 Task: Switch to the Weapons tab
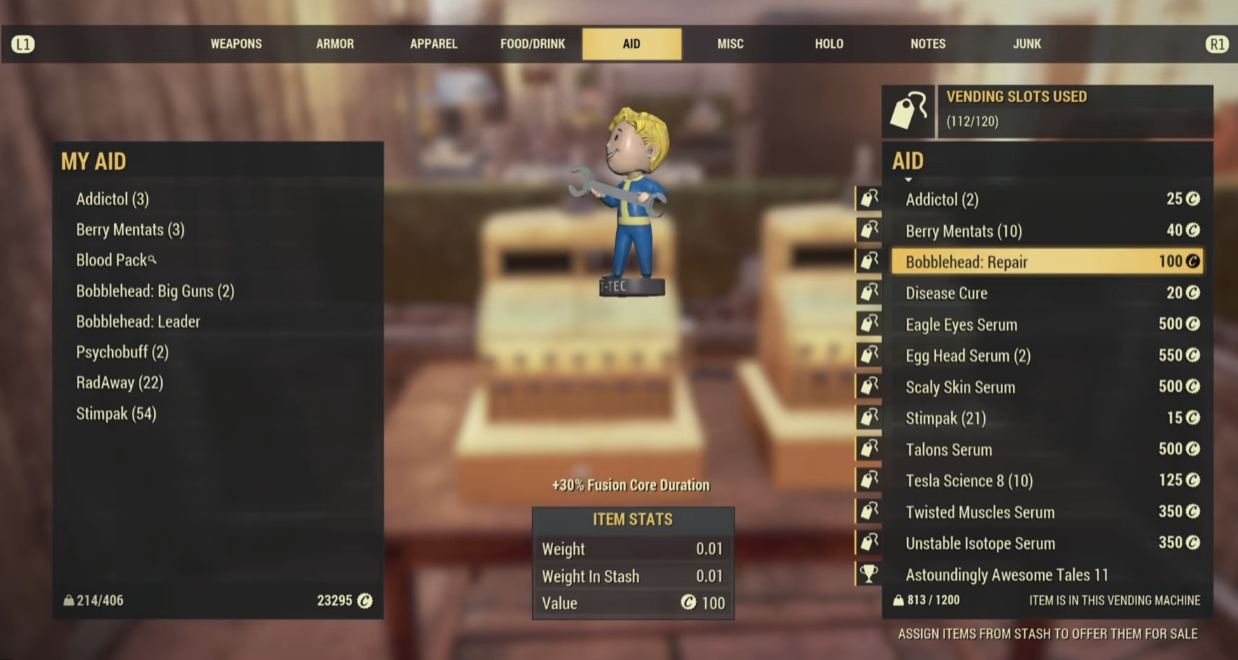236,44
